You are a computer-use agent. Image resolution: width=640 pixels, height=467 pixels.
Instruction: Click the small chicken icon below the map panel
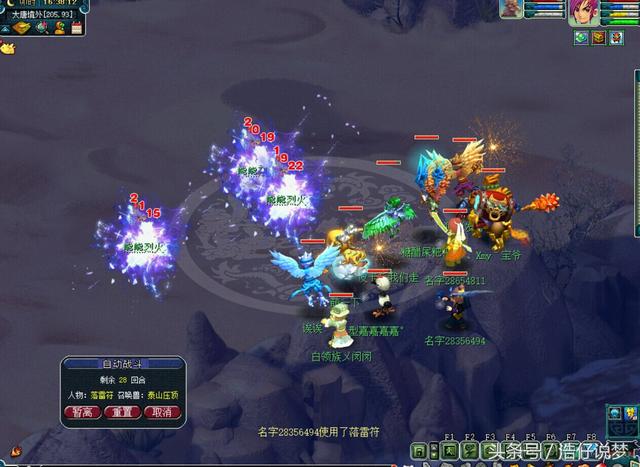click(x=8, y=46)
